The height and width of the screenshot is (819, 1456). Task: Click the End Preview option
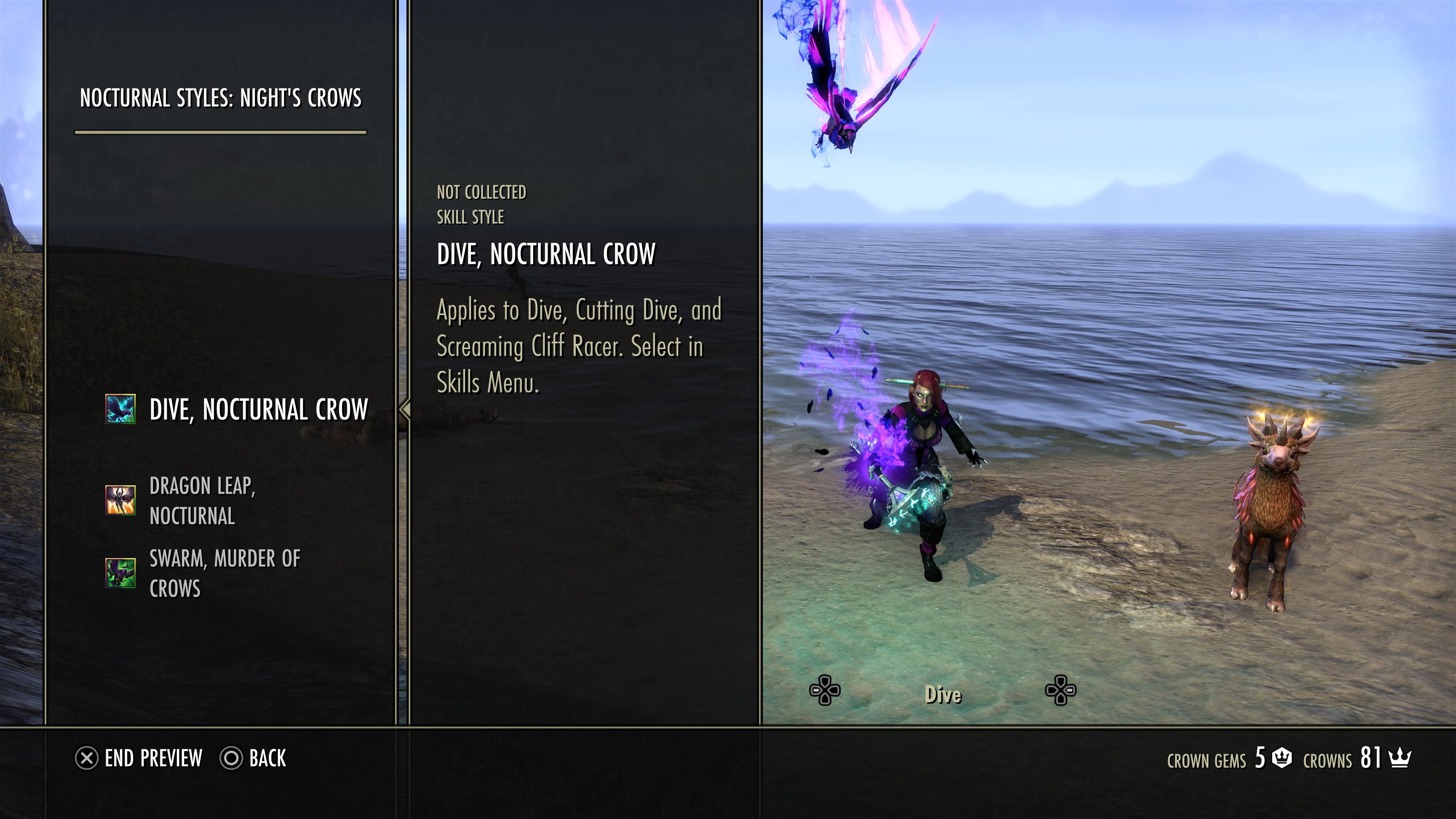pos(139,758)
